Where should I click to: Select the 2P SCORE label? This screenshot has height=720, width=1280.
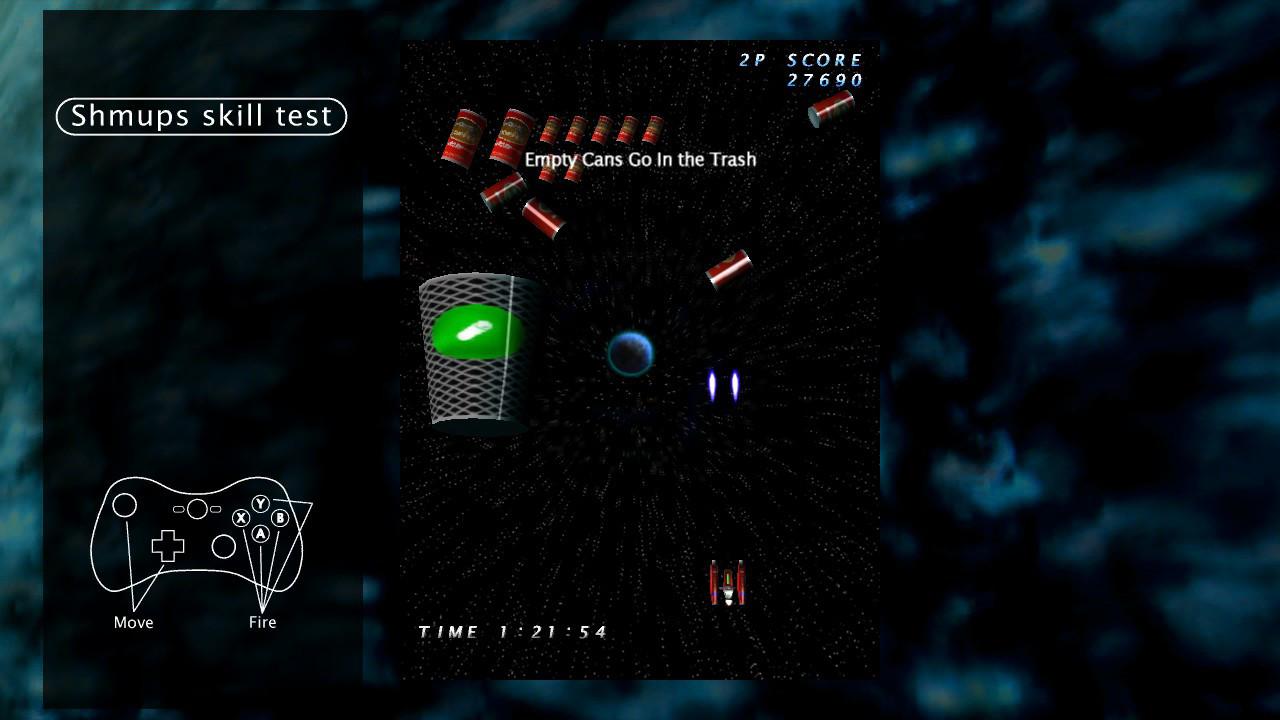tap(800, 59)
